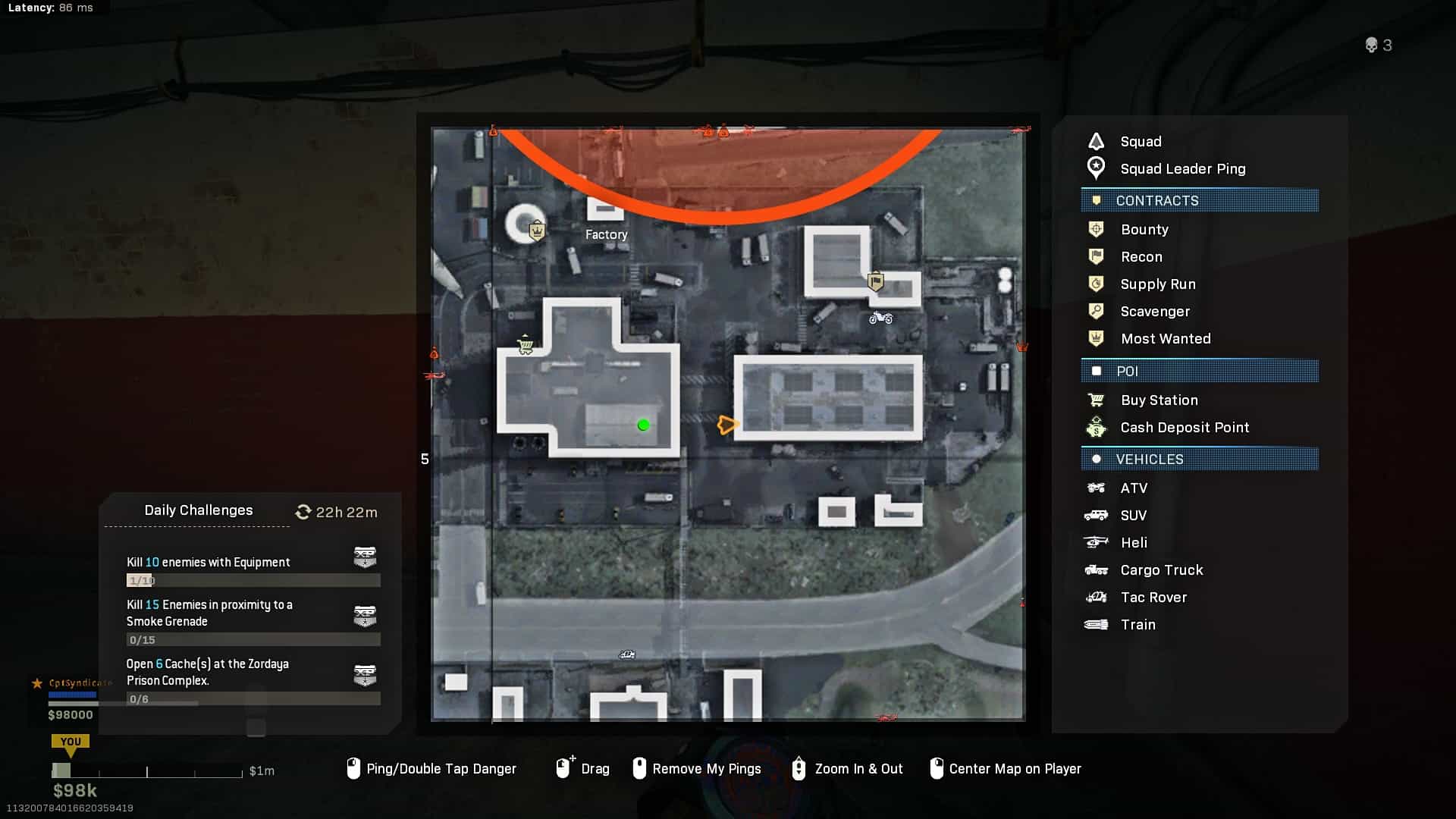Click the Buy Station cart marker on map
The height and width of the screenshot is (819, 1456).
pyautogui.click(x=525, y=347)
